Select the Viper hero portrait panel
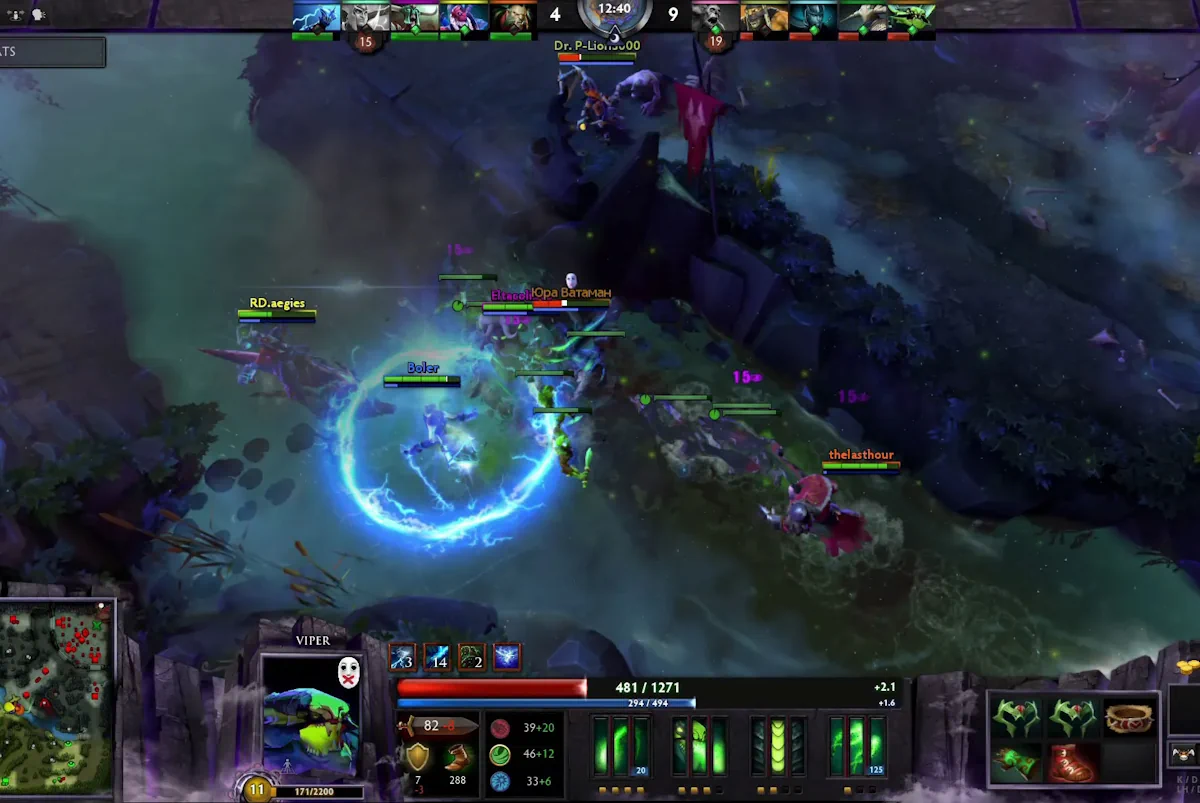Viewport: 1200px width, 803px height. click(x=311, y=714)
